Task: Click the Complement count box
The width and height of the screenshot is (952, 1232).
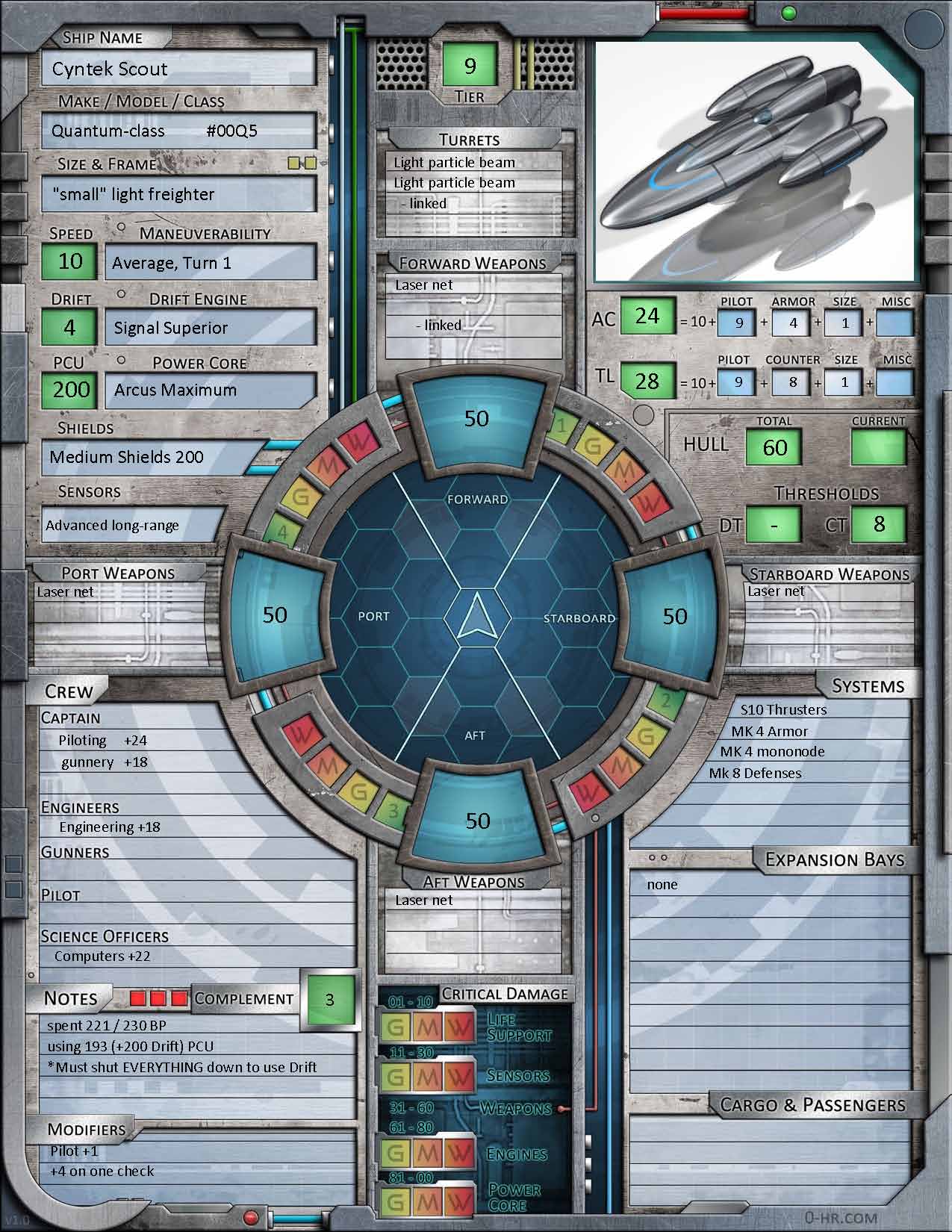Action: (329, 999)
